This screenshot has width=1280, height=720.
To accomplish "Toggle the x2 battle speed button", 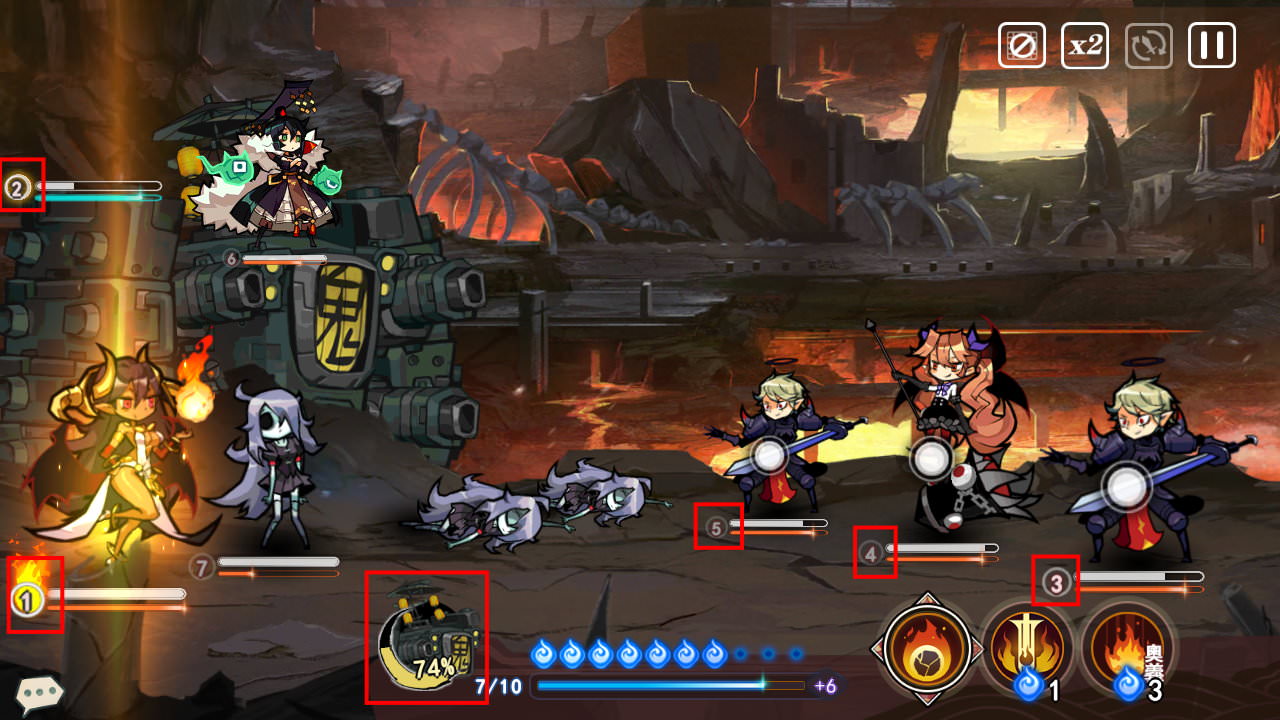I will pyautogui.click(x=1085, y=46).
